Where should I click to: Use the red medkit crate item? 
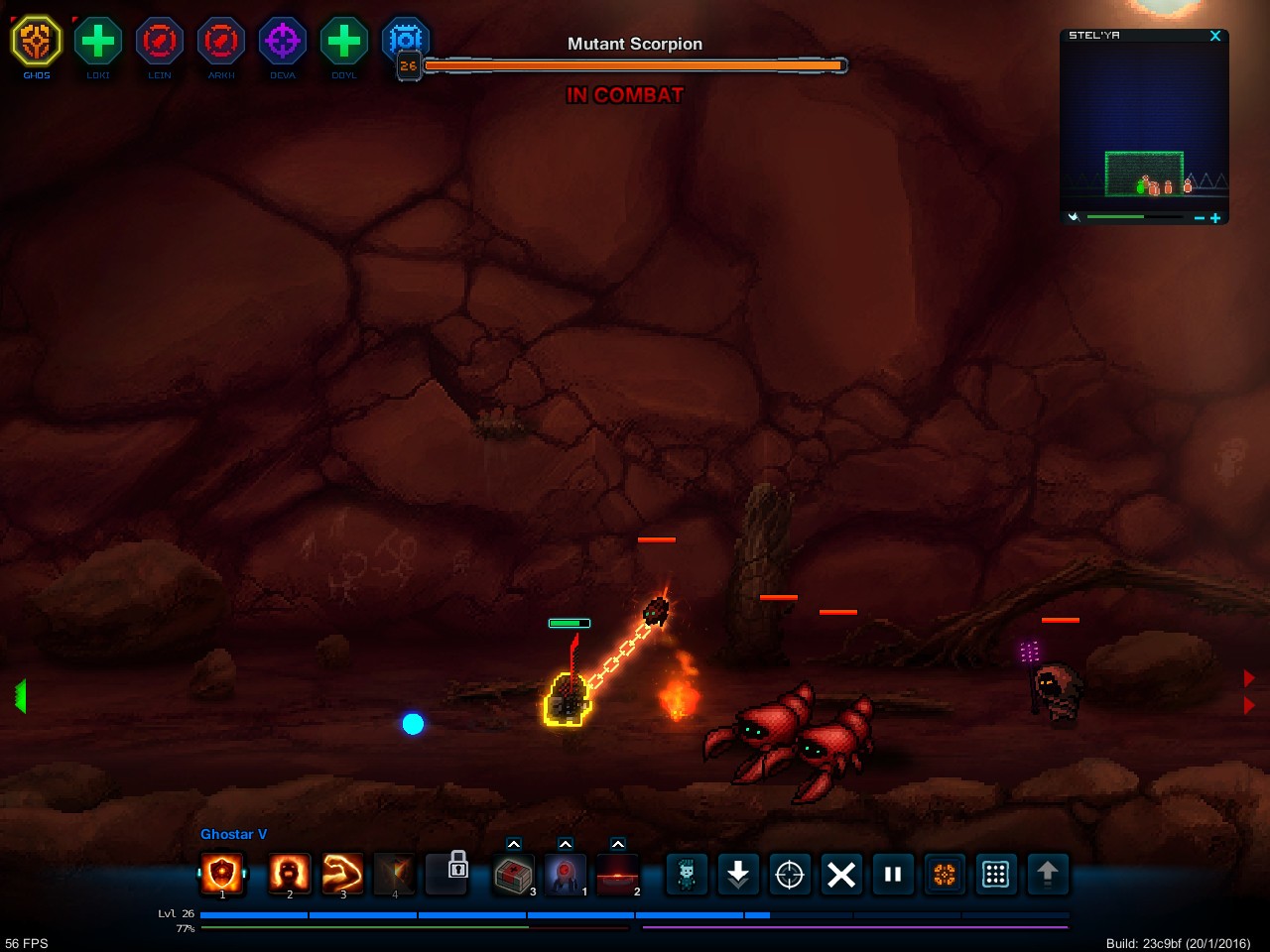point(514,875)
